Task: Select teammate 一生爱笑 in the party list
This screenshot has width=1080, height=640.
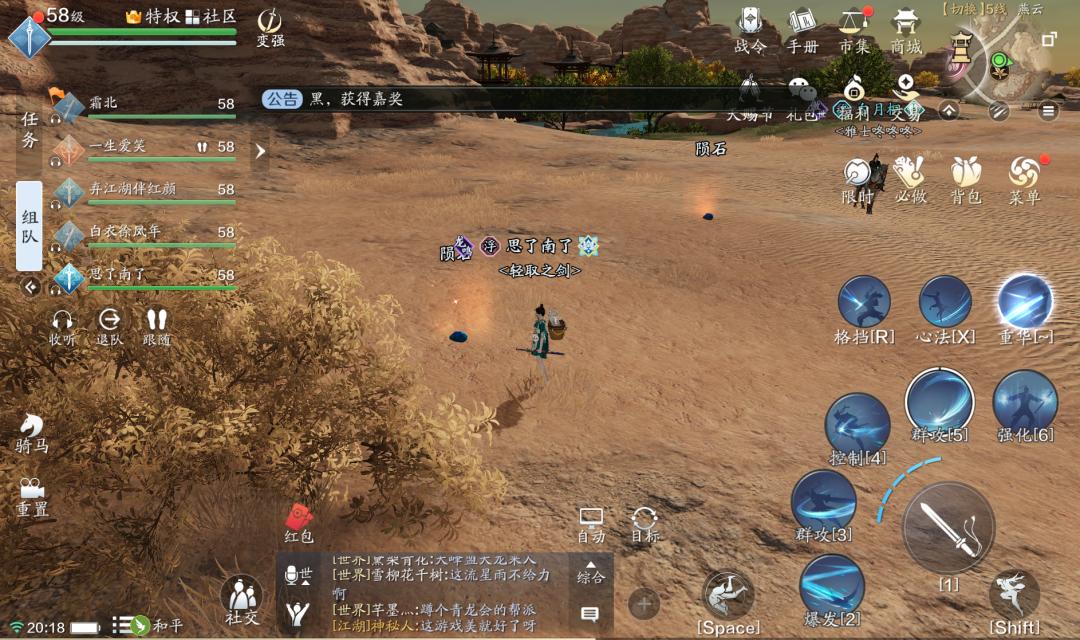Action: [x=150, y=147]
